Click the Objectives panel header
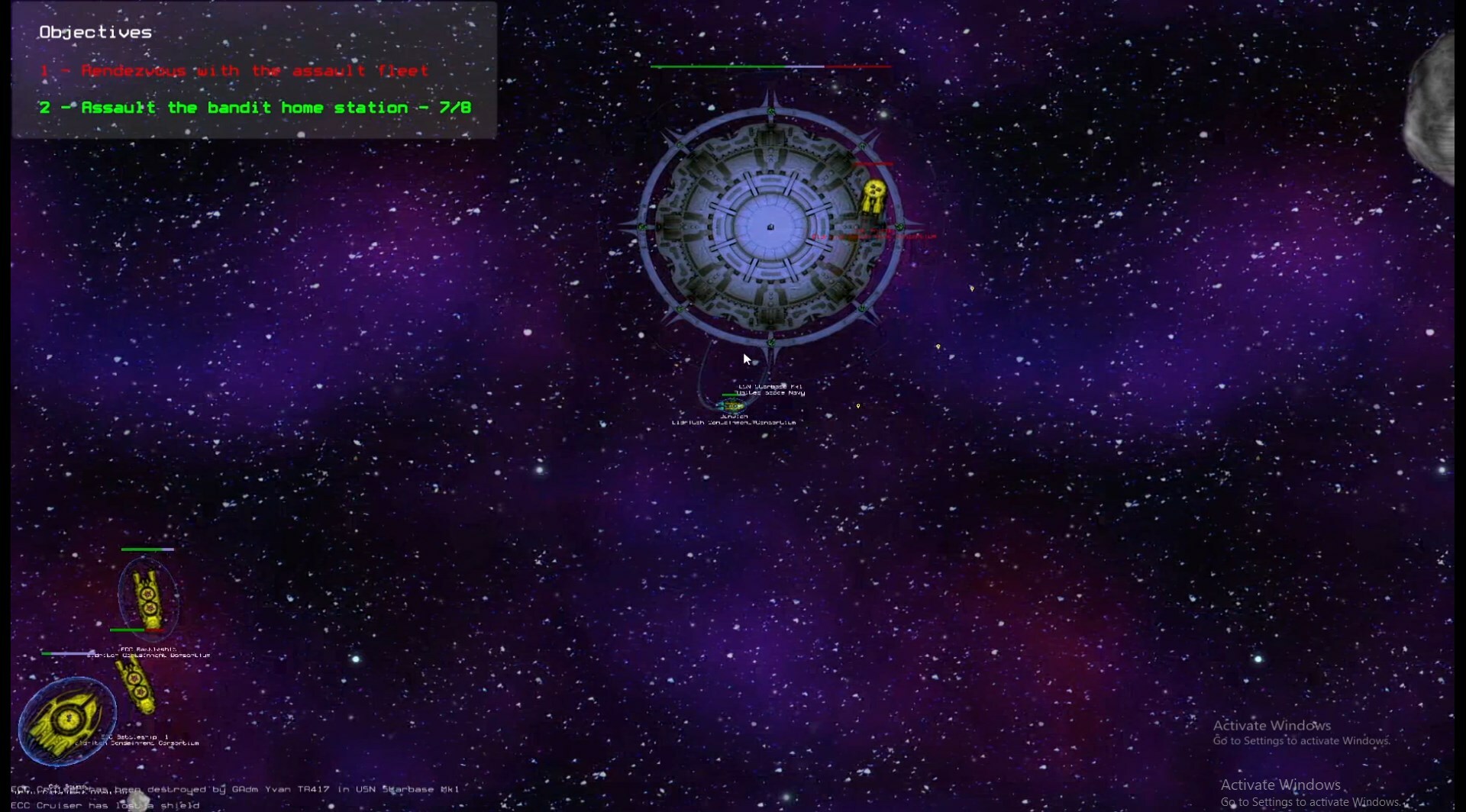Screen dimensions: 1466x812 point(95,32)
